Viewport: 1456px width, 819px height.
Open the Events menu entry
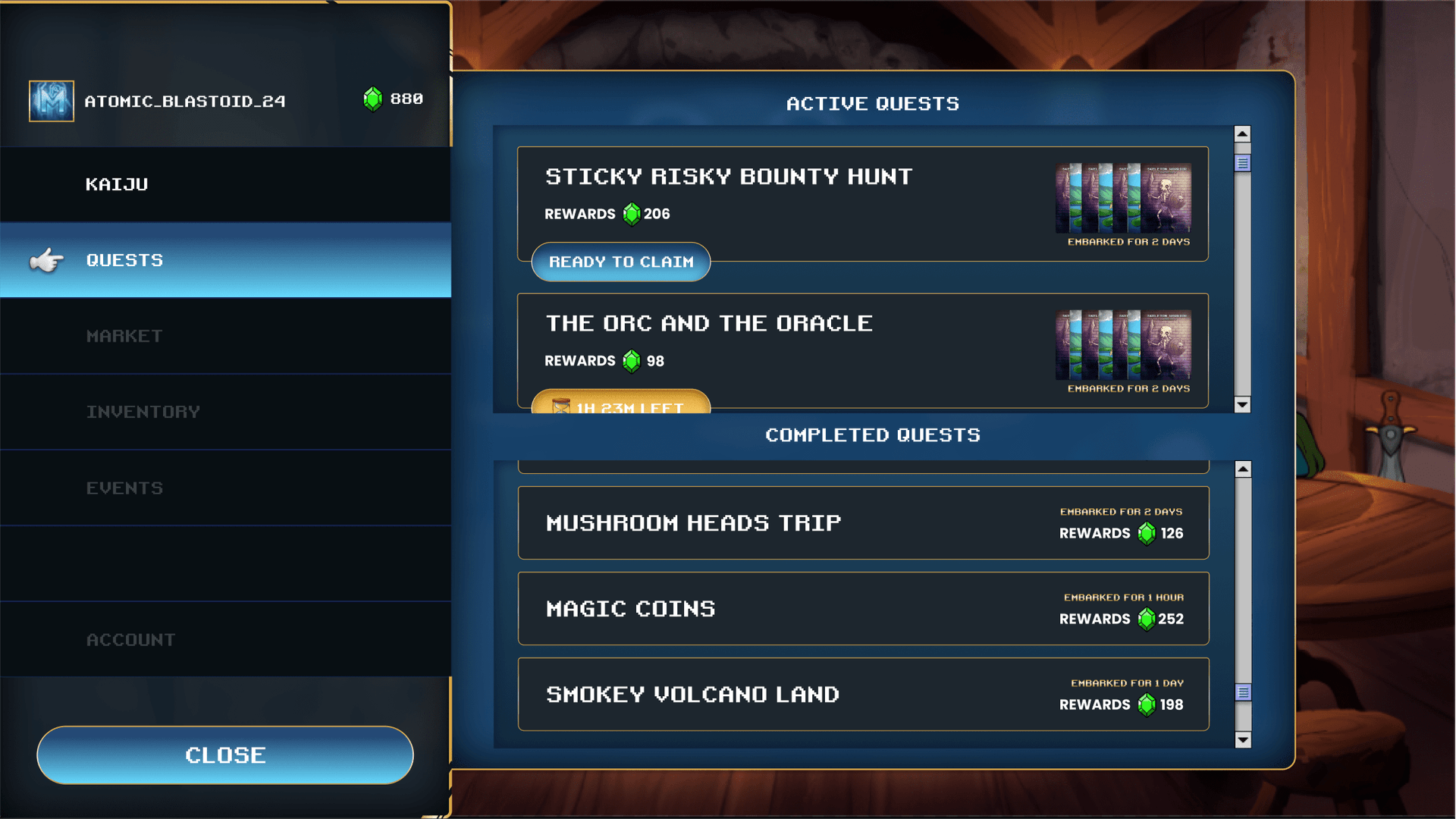click(x=225, y=488)
